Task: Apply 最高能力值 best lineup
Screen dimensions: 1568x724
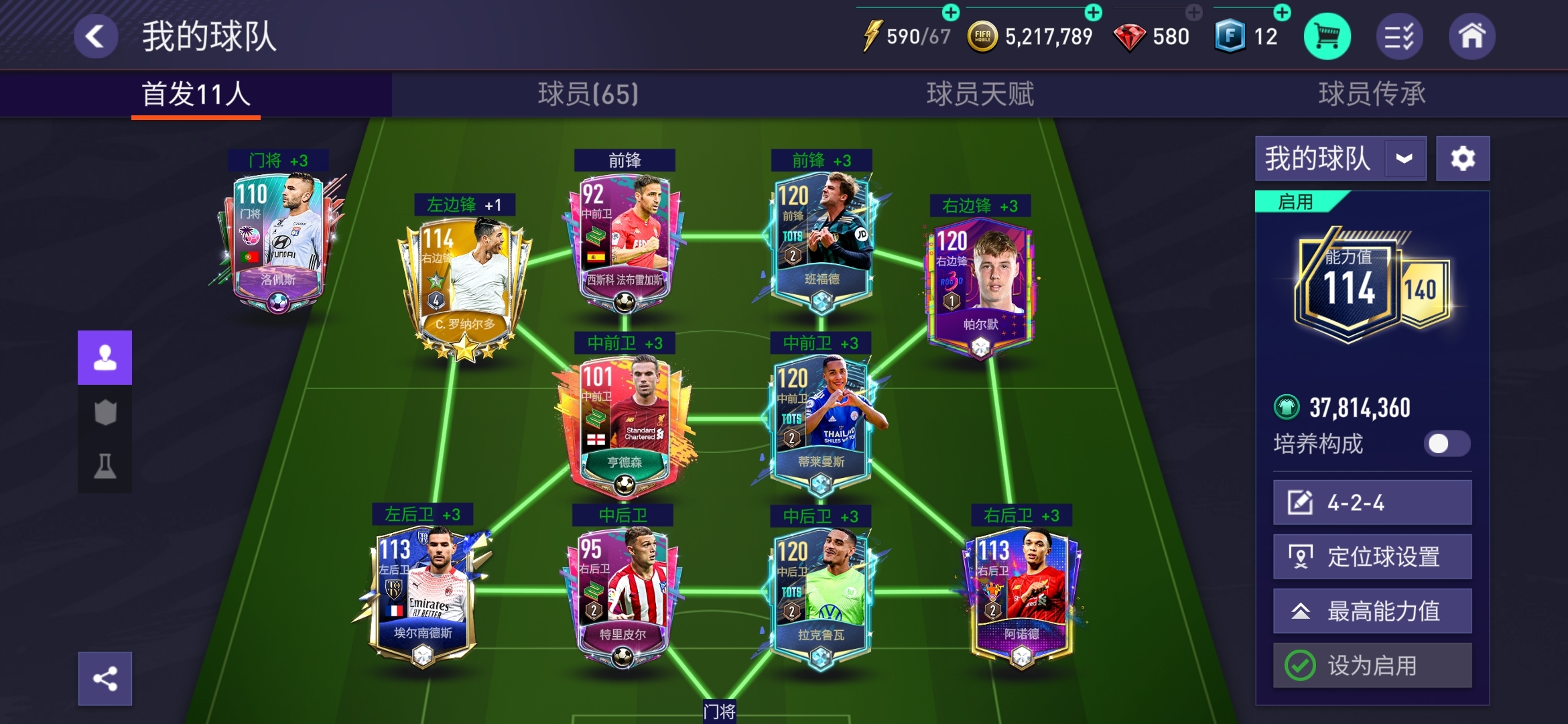Action: [1372, 611]
